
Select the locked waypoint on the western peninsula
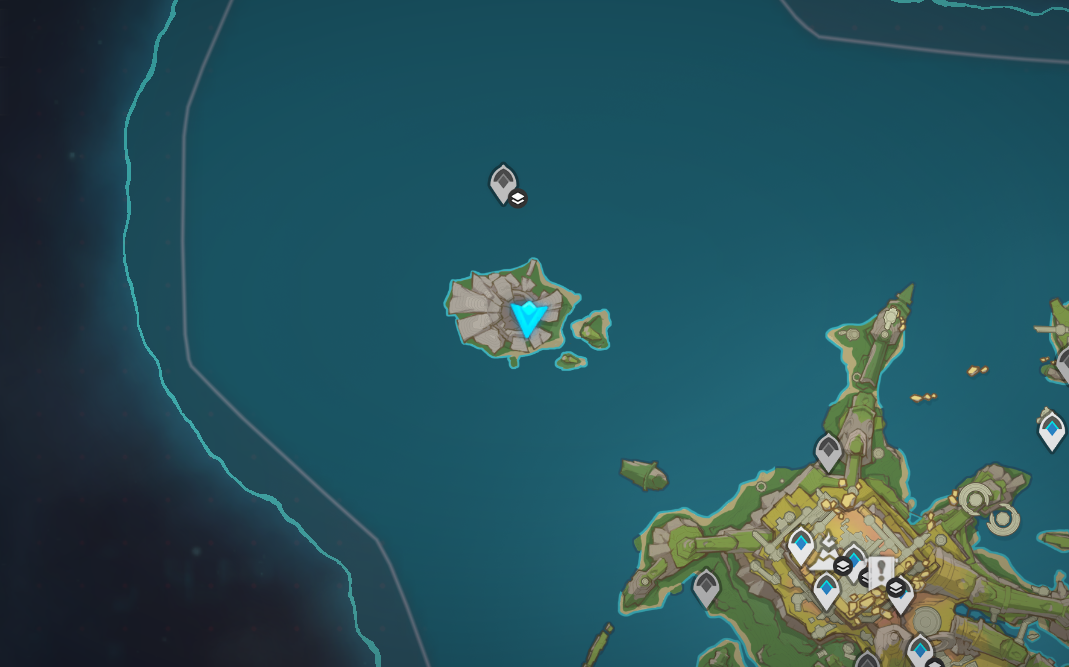click(706, 587)
